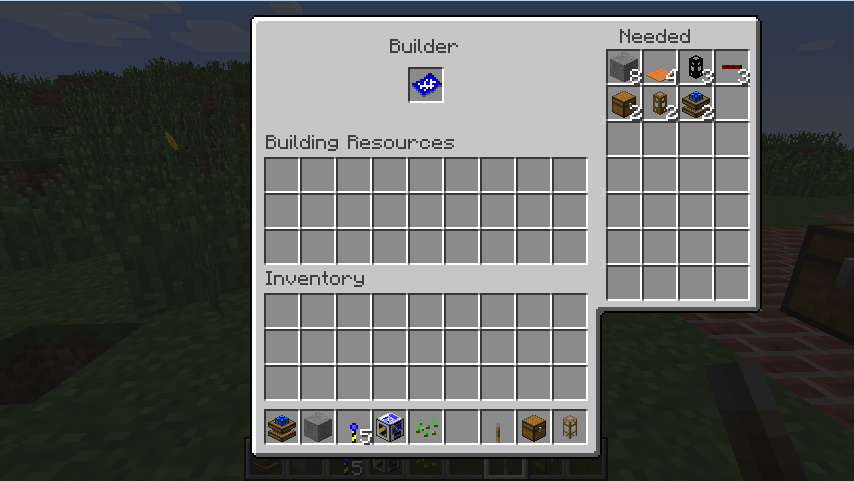Select the wooden chest in Needed list
This screenshot has height=481, width=854.
pyautogui.click(x=624, y=104)
